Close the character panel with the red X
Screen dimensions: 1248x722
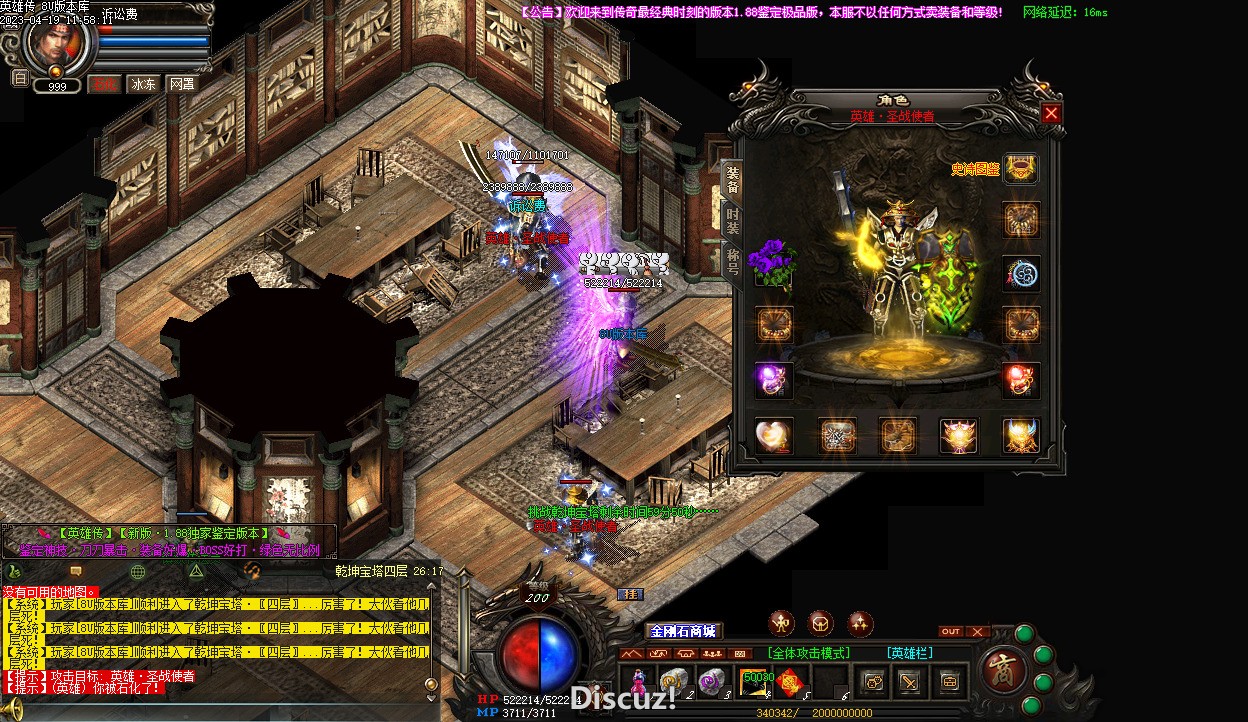[x=1050, y=114]
